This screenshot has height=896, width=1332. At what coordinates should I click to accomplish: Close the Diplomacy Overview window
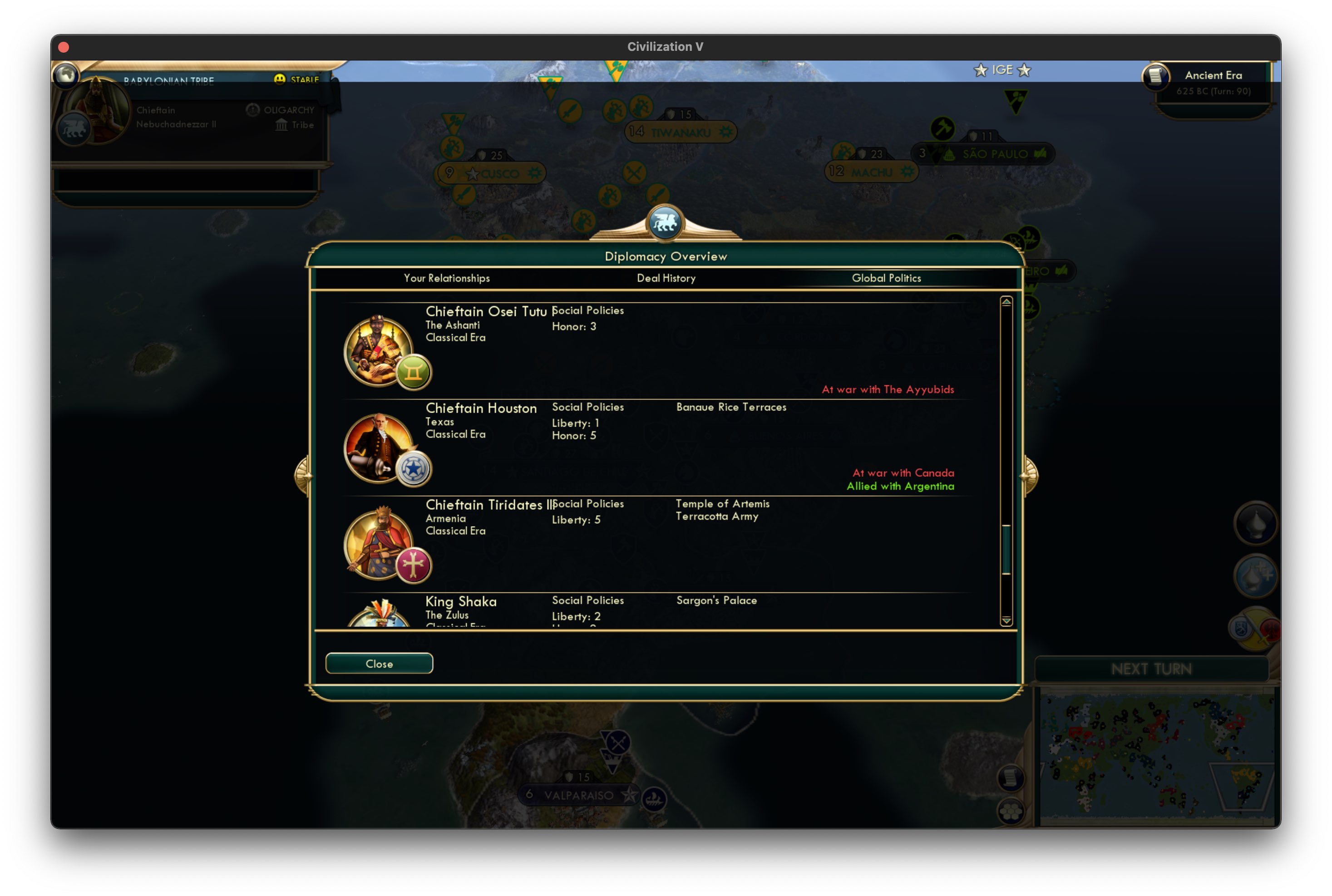(x=379, y=664)
